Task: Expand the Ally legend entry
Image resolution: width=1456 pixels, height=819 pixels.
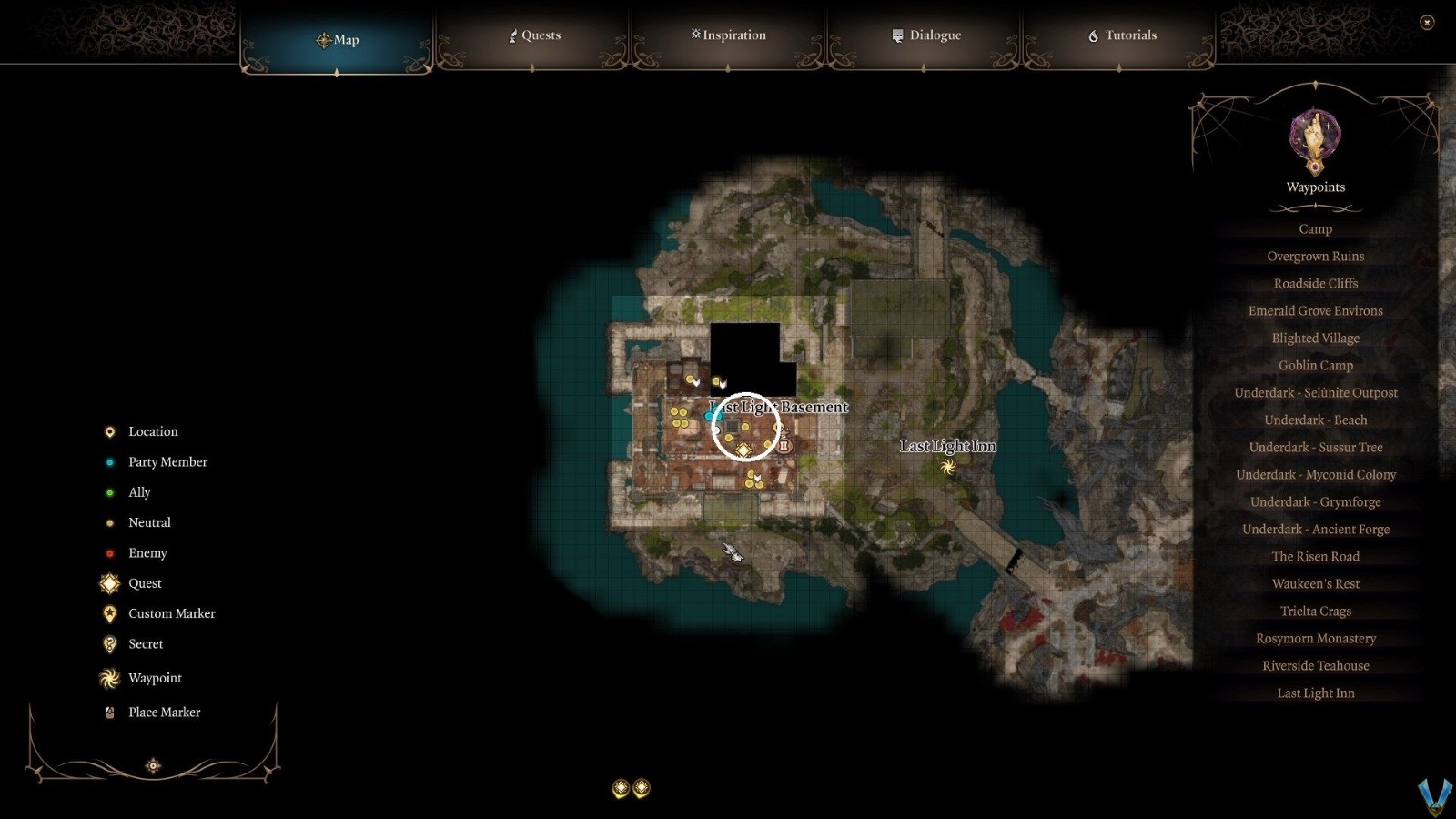Action: click(110, 491)
